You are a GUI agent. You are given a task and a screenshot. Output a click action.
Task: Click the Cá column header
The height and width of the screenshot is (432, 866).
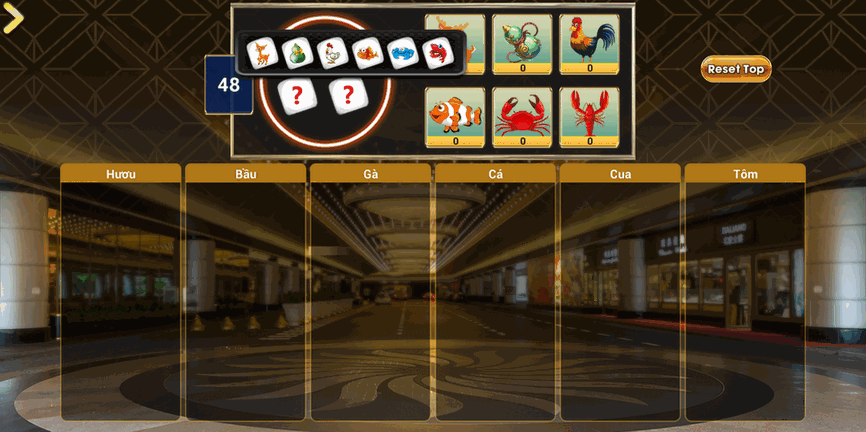point(496,174)
